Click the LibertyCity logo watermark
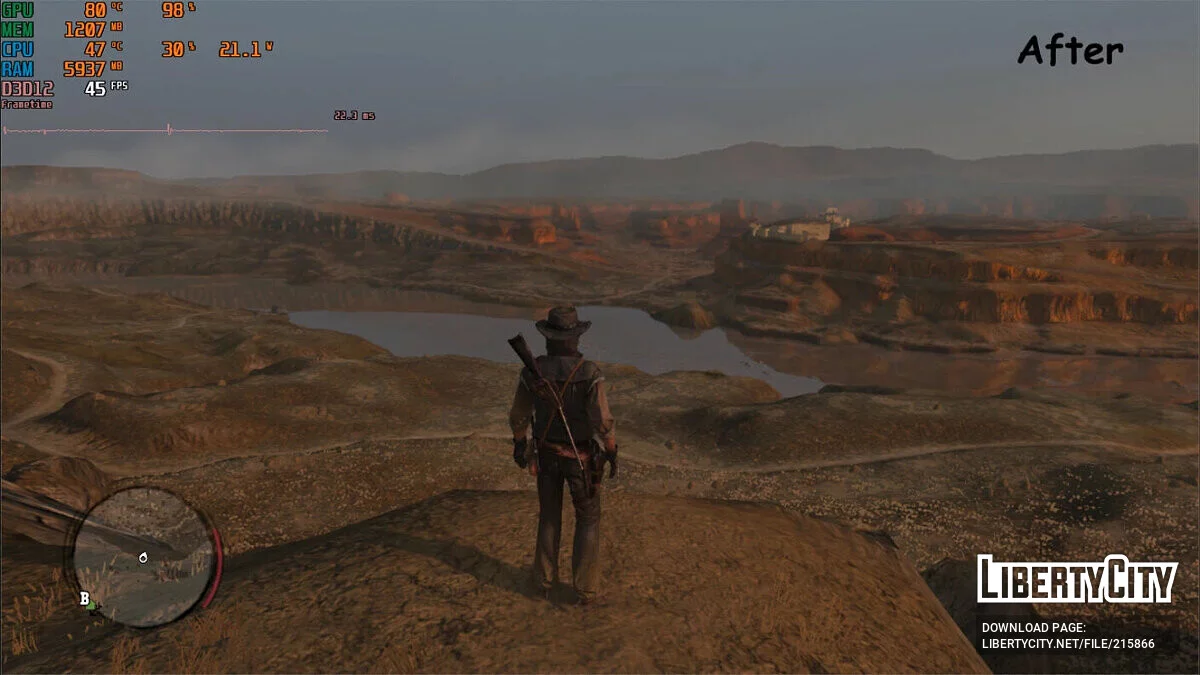The width and height of the screenshot is (1200, 675). [1077, 579]
